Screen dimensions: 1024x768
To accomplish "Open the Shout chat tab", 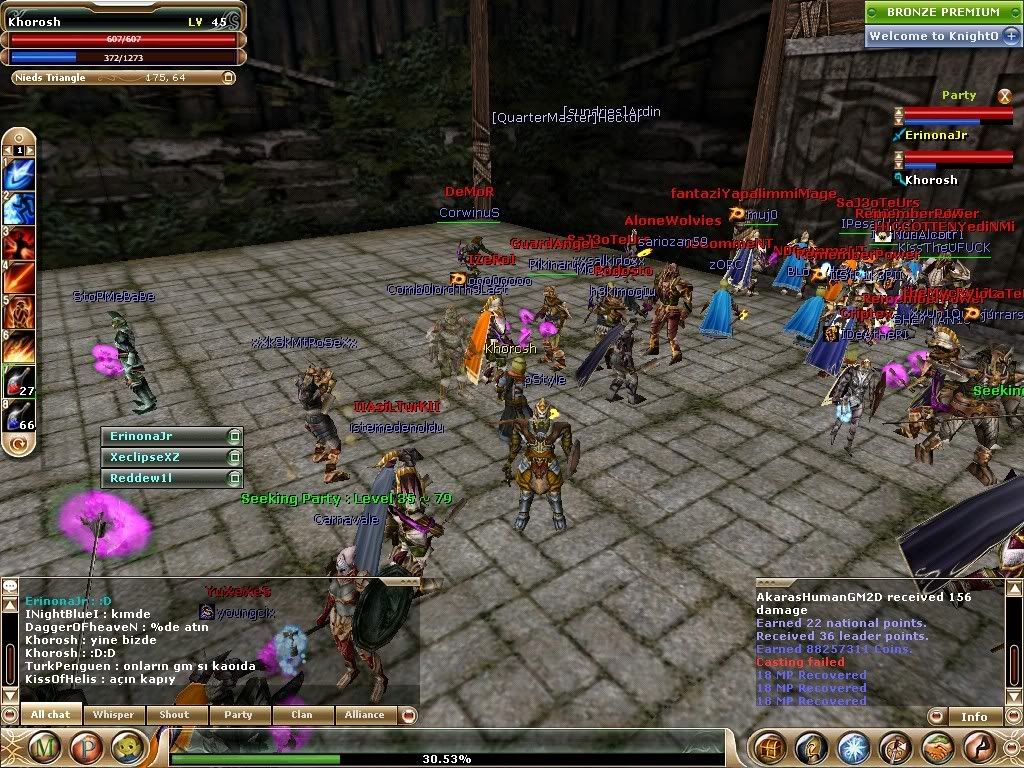I will coord(174,715).
